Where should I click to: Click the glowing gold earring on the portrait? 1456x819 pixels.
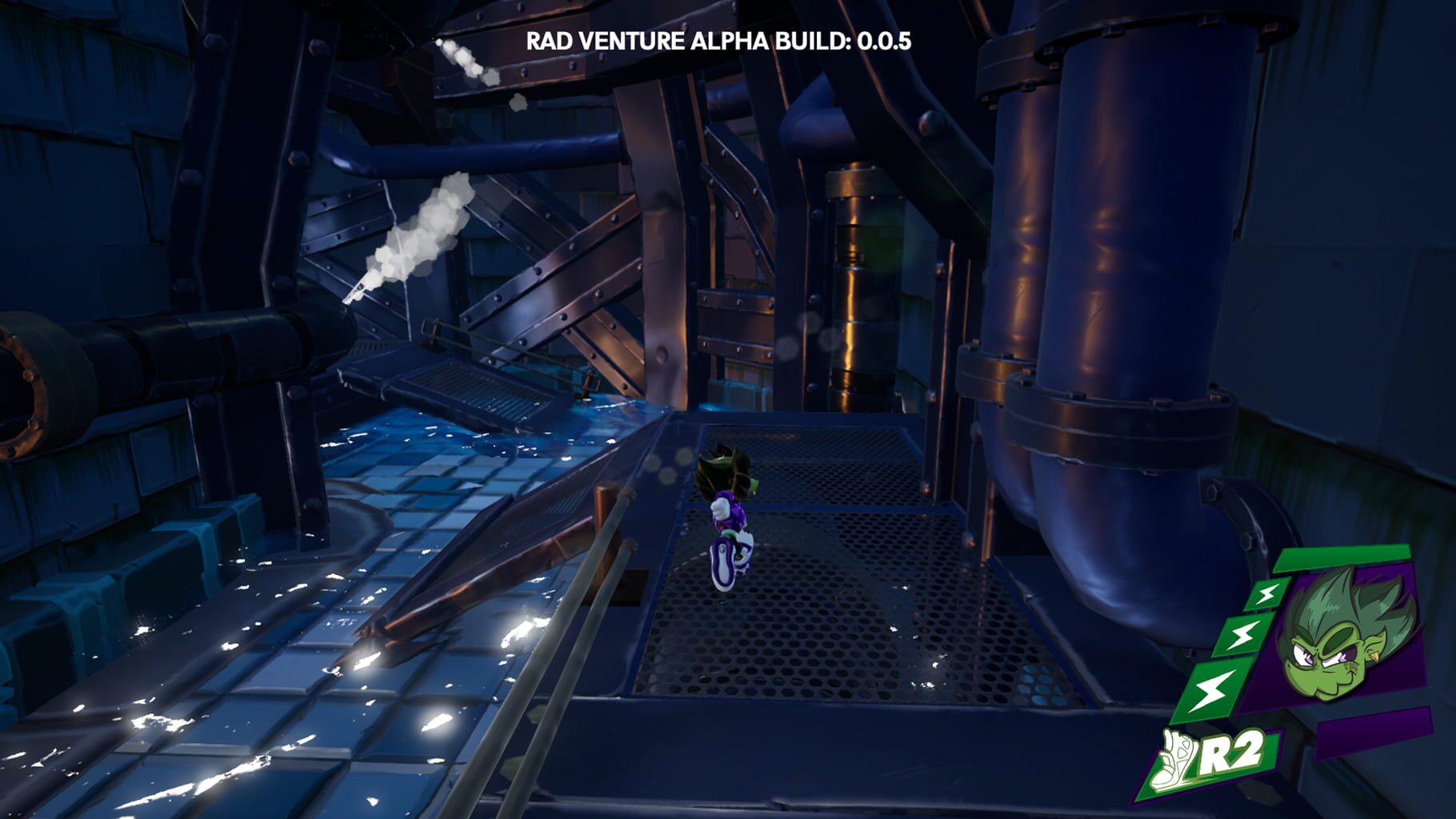pos(1374,656)
